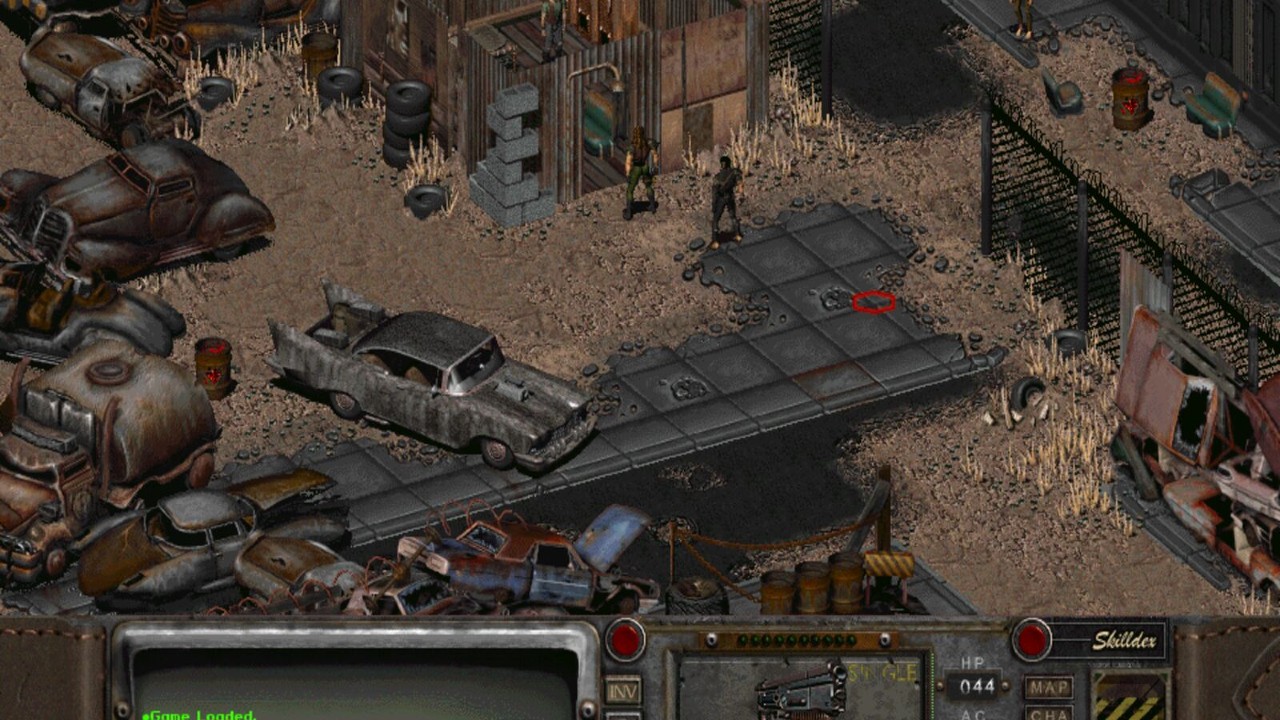The height and width of the screenshot is (720, 1280).
Task: Open inventory with the INV button
Action: [623, 690]
